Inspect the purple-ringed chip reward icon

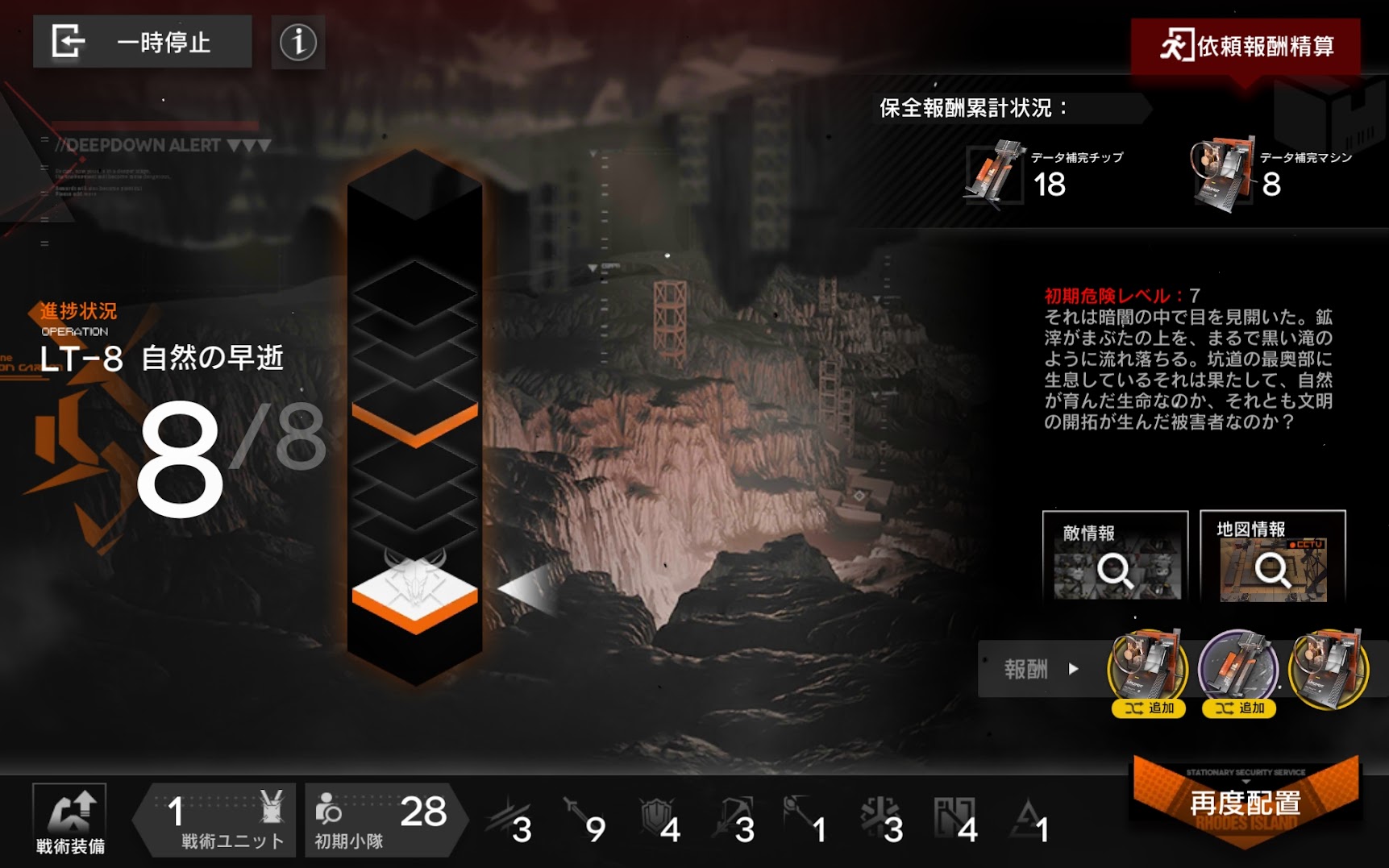(x=1238, y=668)
